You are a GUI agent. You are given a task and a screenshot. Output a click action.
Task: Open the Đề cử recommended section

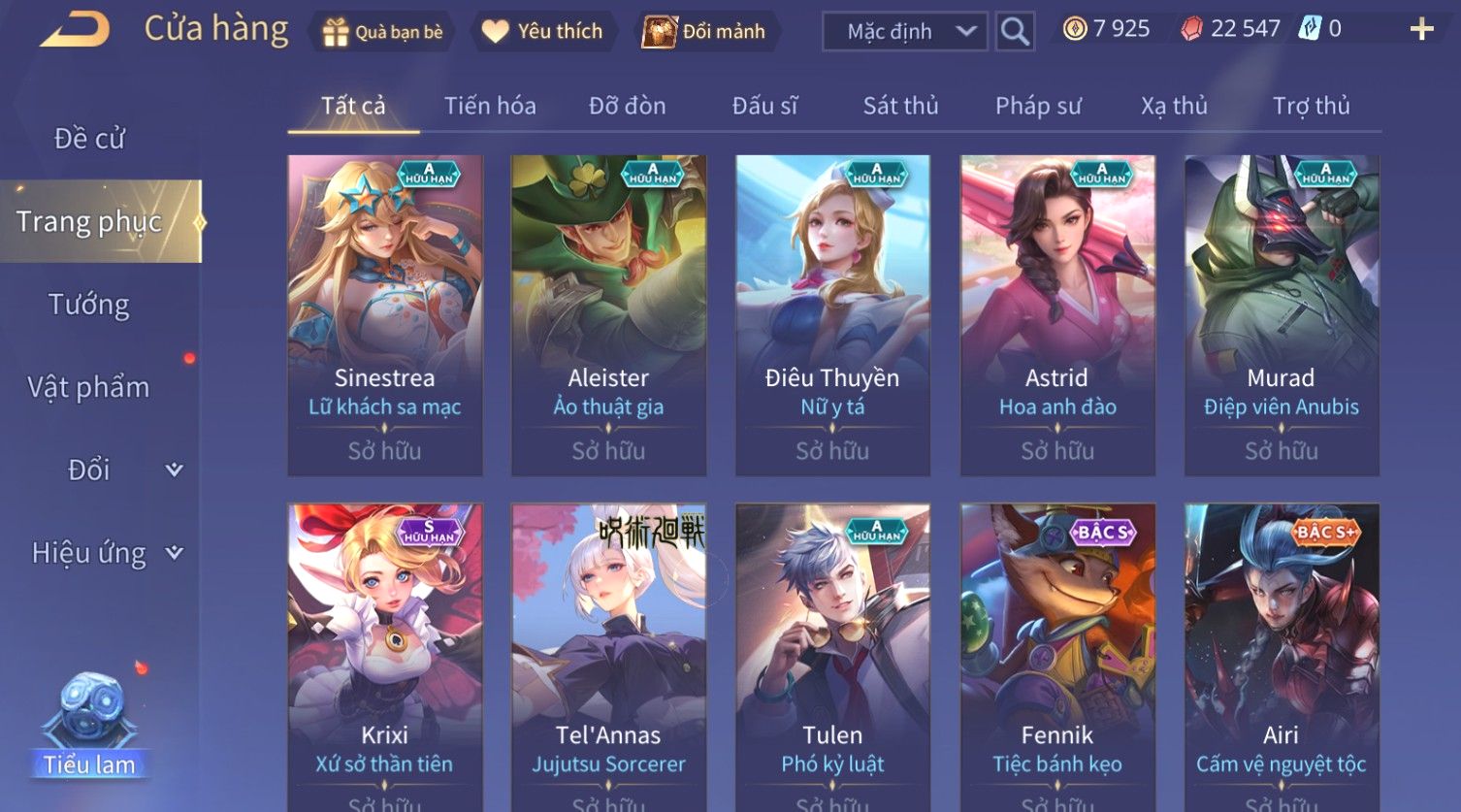[89, 139]
